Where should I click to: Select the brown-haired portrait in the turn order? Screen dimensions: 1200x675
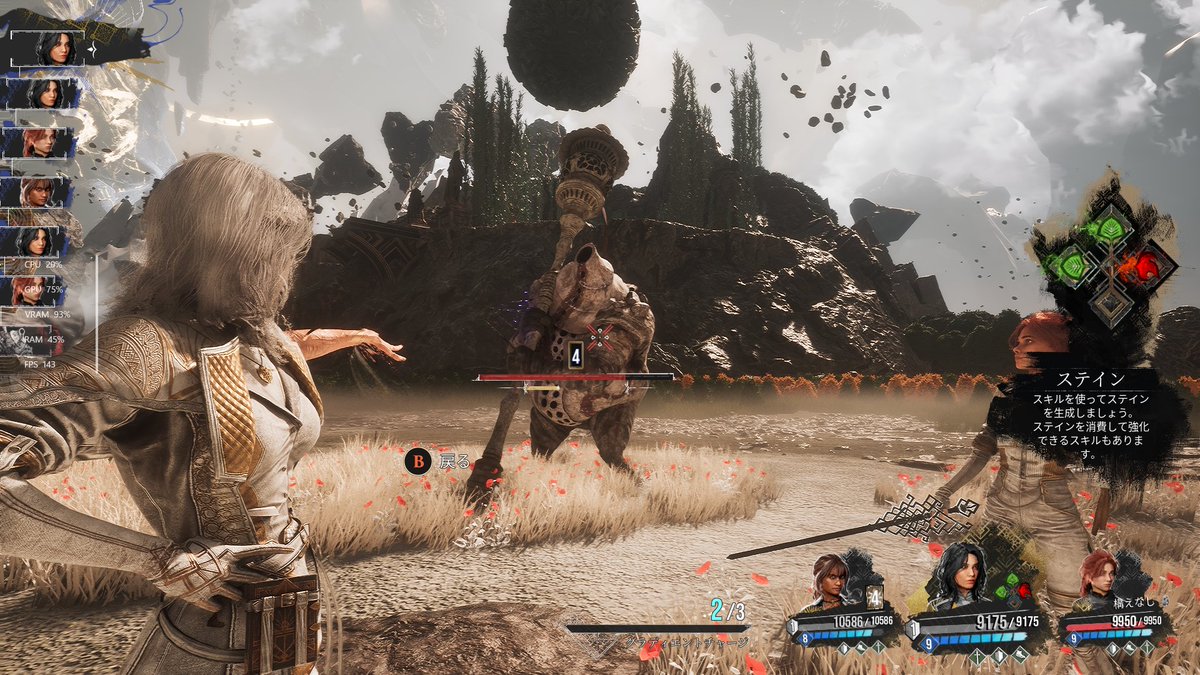43,192
